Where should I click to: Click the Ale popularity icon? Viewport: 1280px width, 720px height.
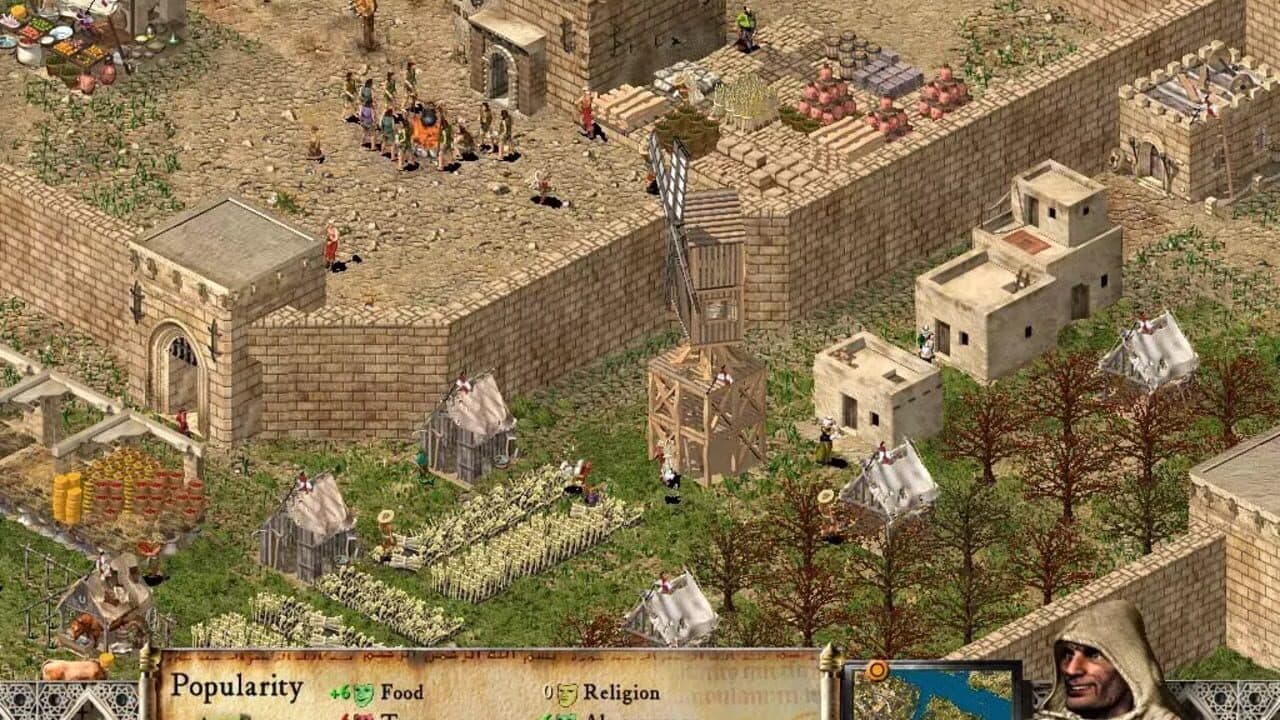[x=565, y=715]
